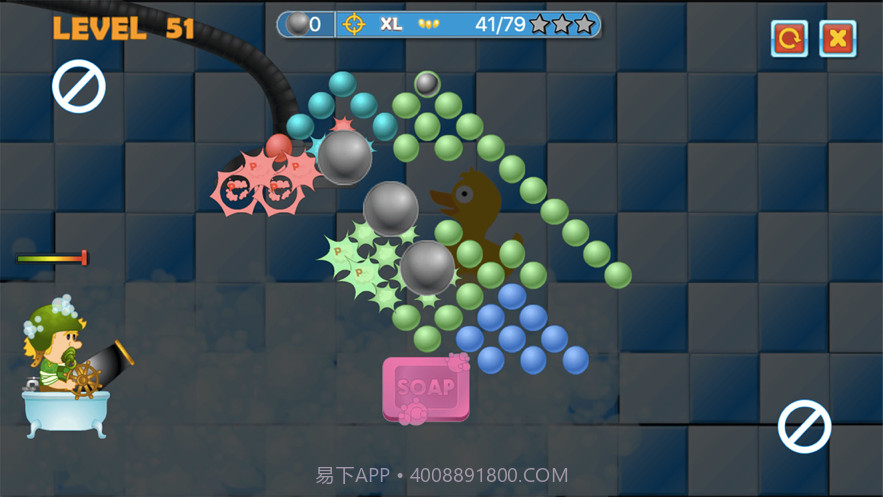This screenshot has width=883, height=497.
Task: Close the level with the X button
Action: click(x=837, y=38)
